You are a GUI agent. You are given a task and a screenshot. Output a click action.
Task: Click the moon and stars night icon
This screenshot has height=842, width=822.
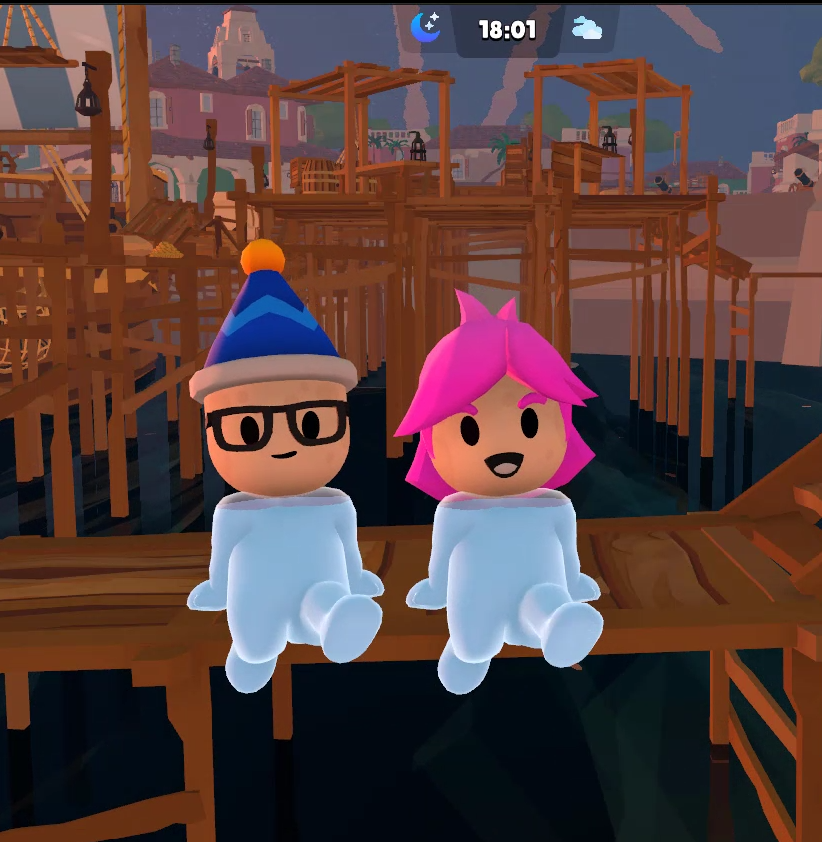[427, 27]
